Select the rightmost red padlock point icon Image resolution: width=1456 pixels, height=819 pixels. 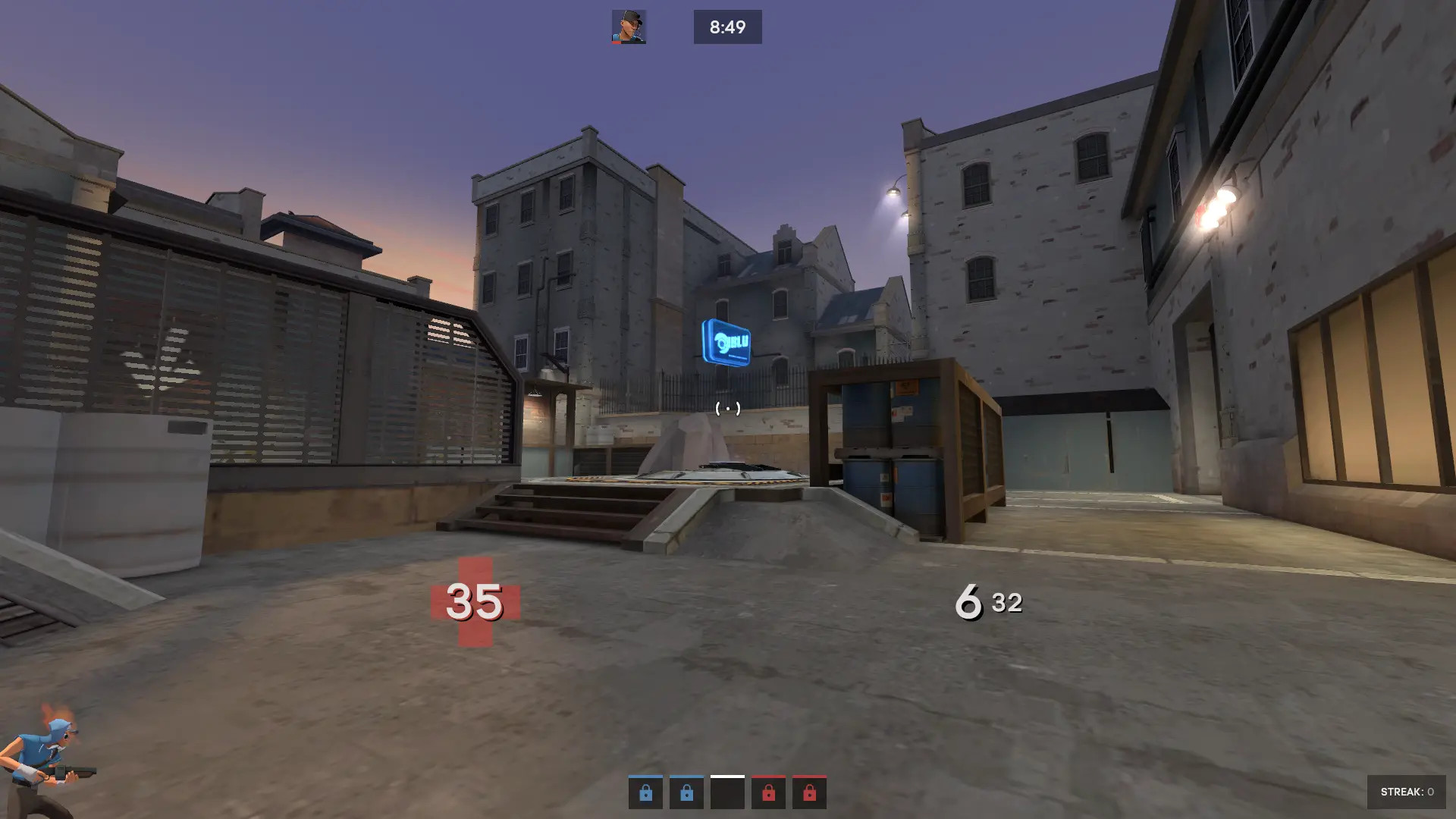pos(808,793)
